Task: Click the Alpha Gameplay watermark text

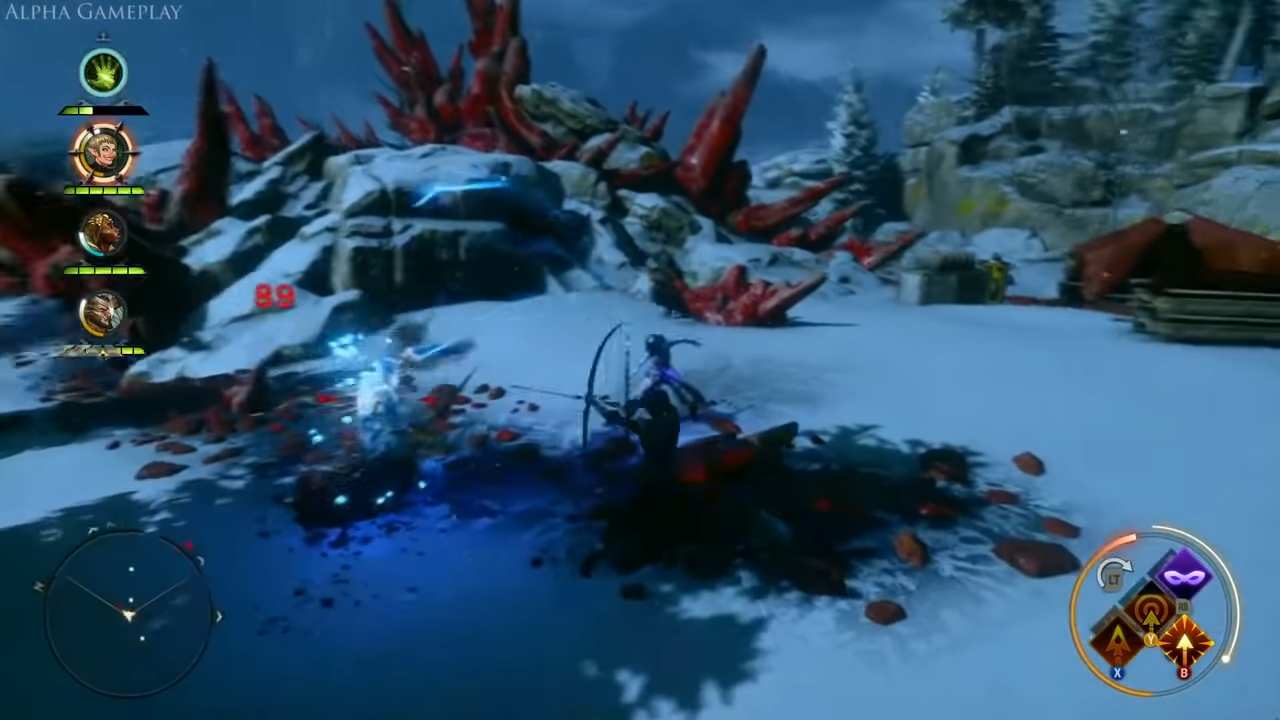Action: click(x=92, y=12)
